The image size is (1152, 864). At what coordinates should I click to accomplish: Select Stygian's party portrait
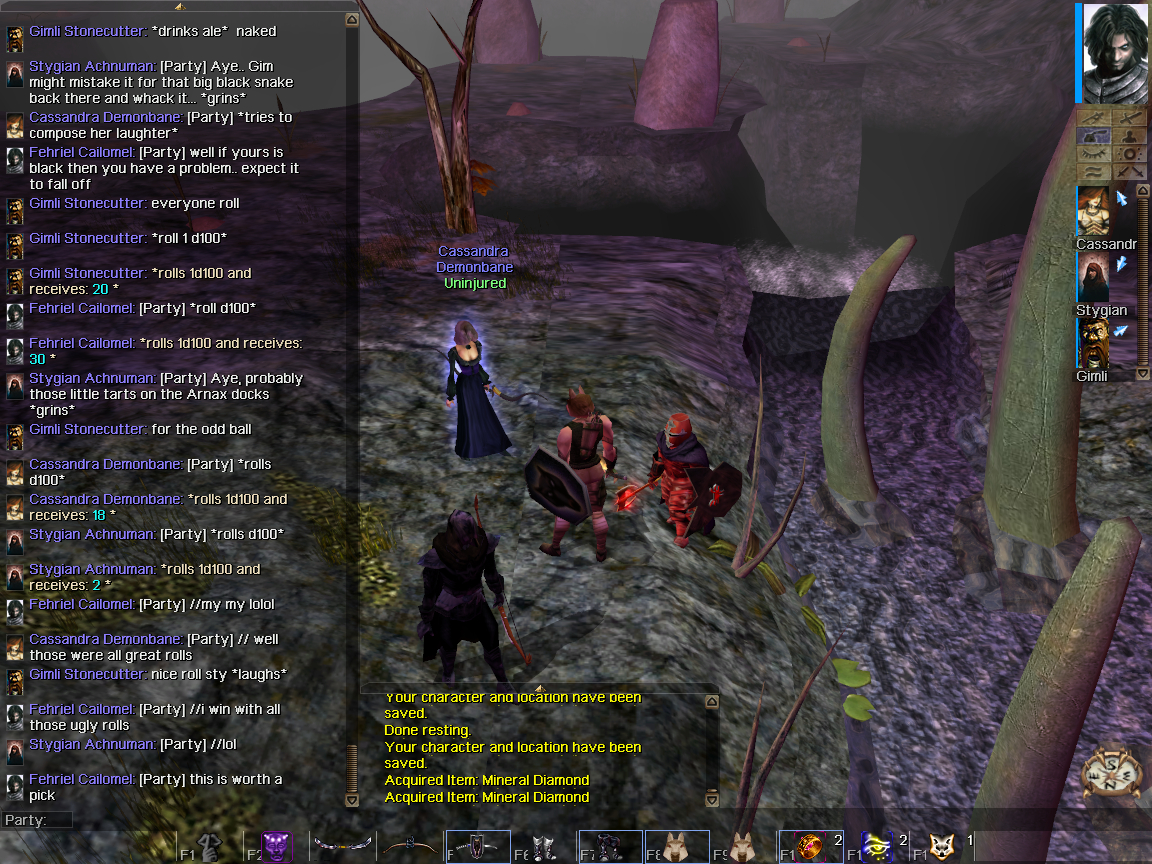click(1093, 277)
